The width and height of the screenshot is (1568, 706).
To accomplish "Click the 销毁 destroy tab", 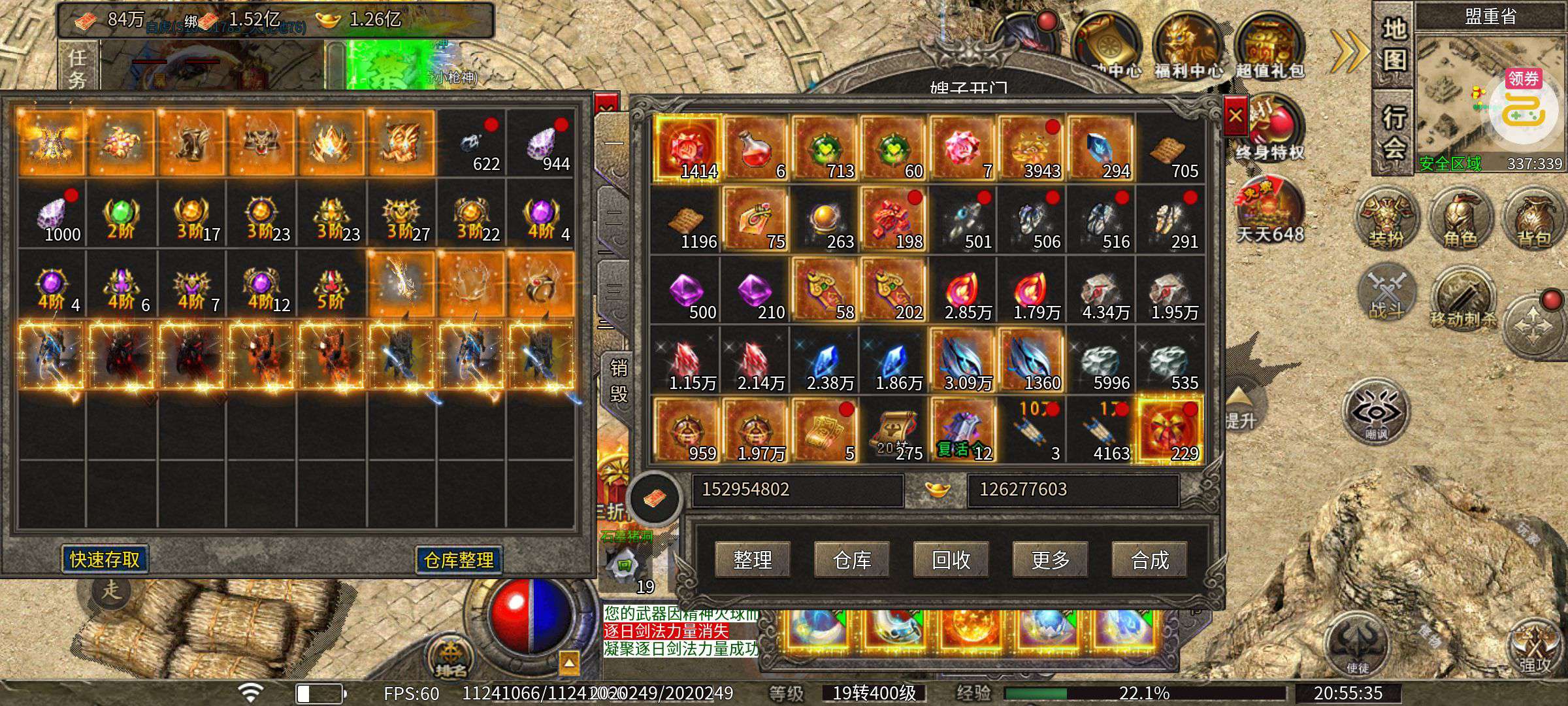I will 618,380.
